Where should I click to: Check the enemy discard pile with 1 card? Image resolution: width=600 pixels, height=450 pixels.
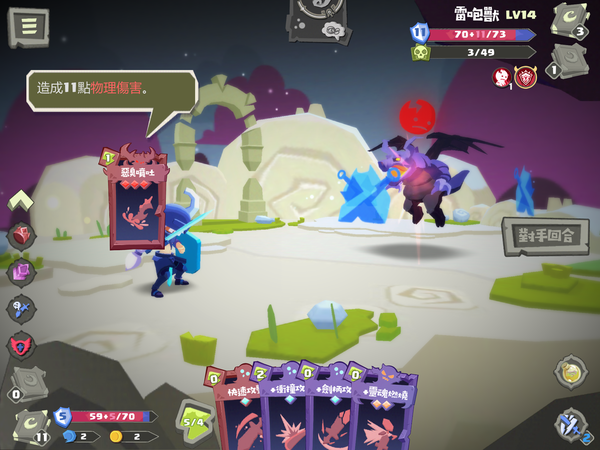[x=569, y=60]
